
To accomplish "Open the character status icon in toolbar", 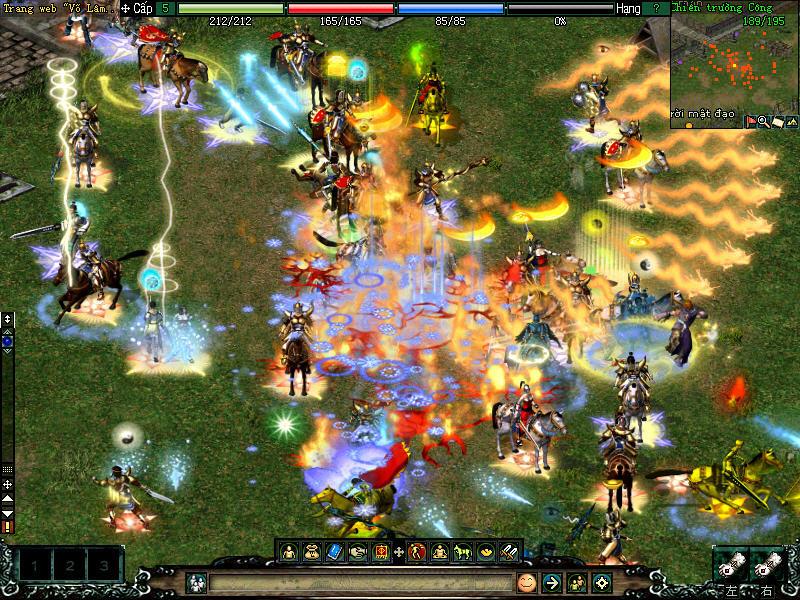I will click(x=288, y=551).
